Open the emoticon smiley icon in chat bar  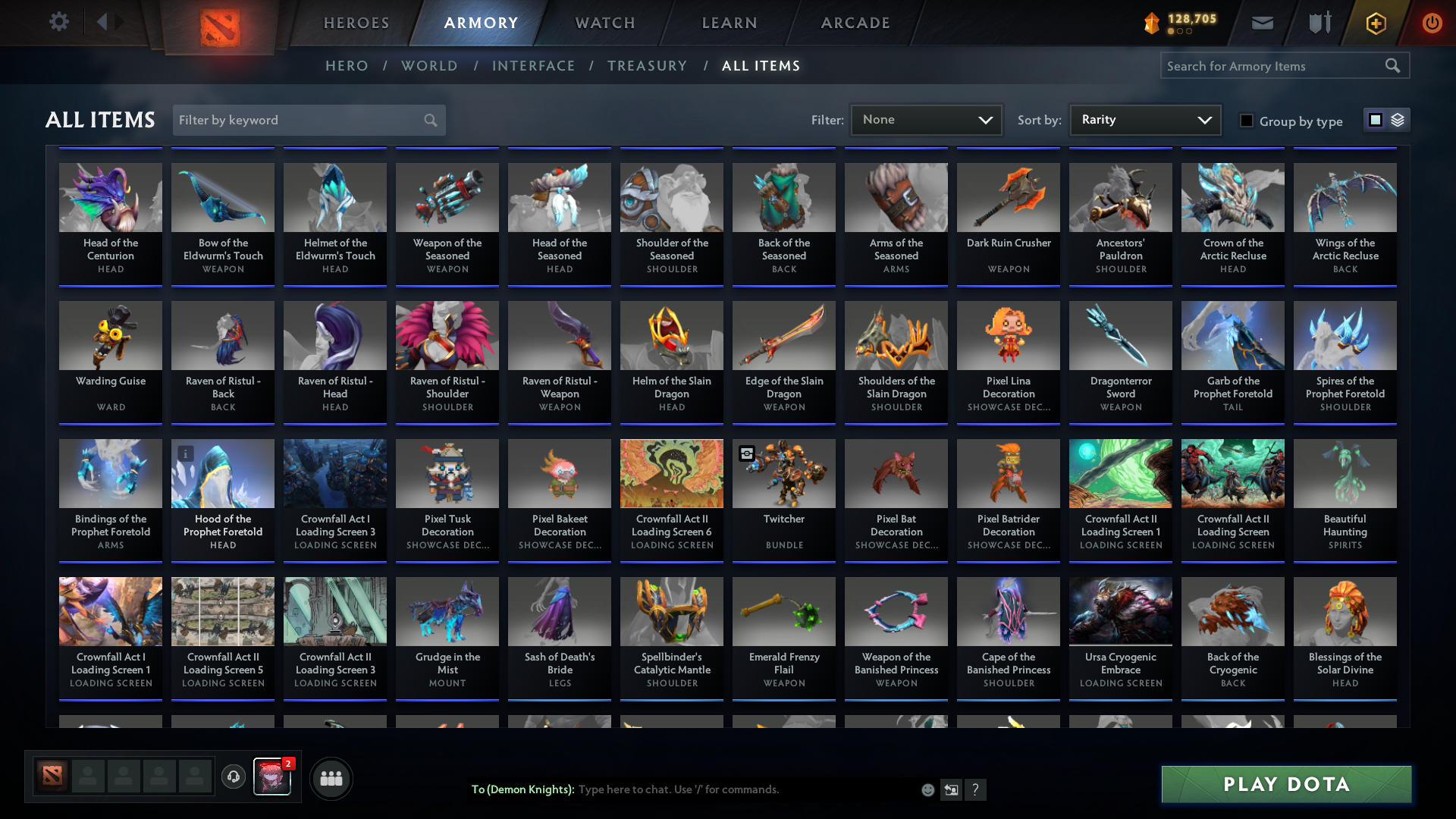[x=927, y=789]
